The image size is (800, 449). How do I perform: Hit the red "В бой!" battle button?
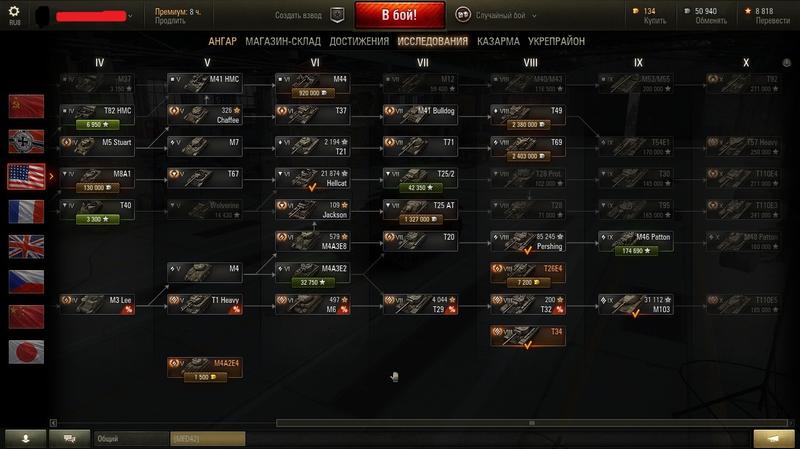click(399, 16)
